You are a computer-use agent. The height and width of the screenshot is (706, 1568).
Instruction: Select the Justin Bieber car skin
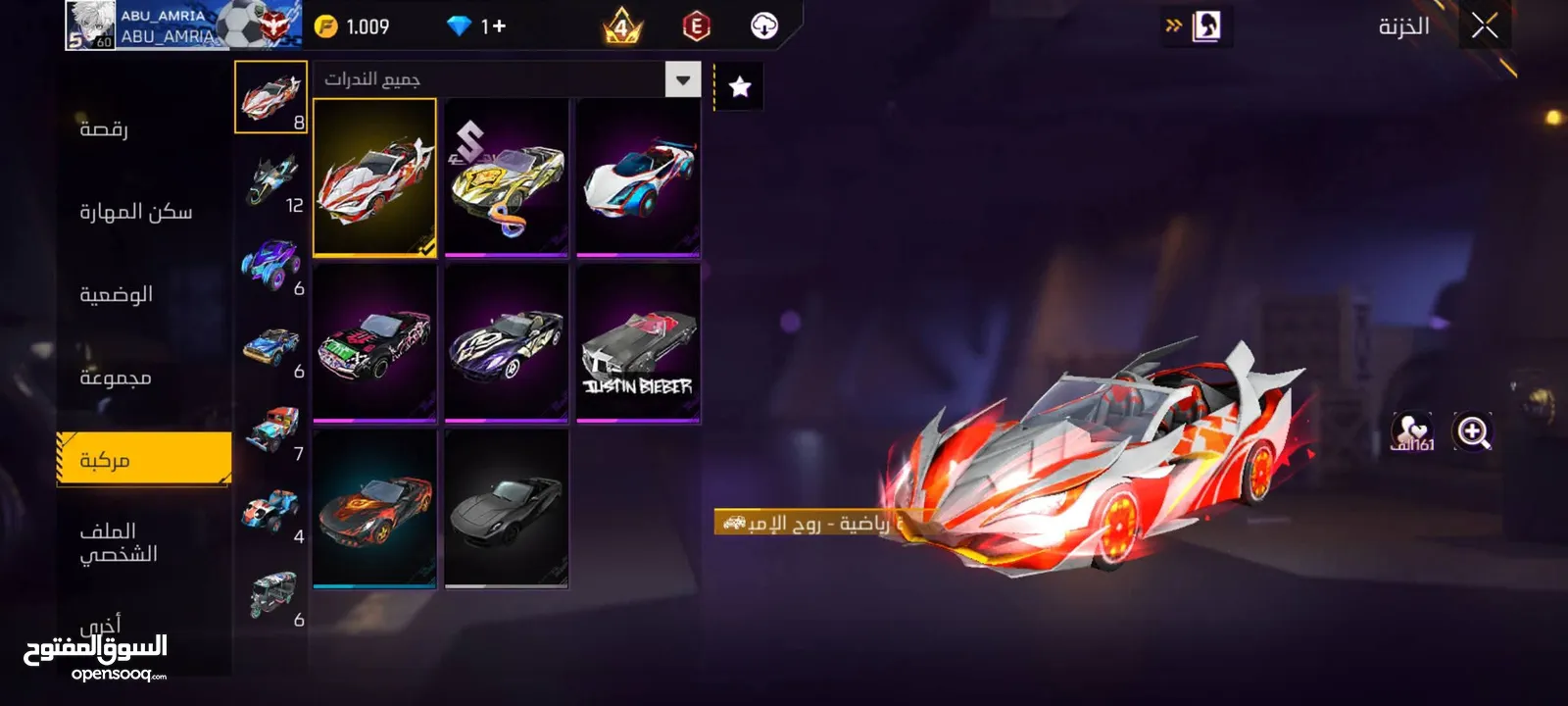click(638, 342)
